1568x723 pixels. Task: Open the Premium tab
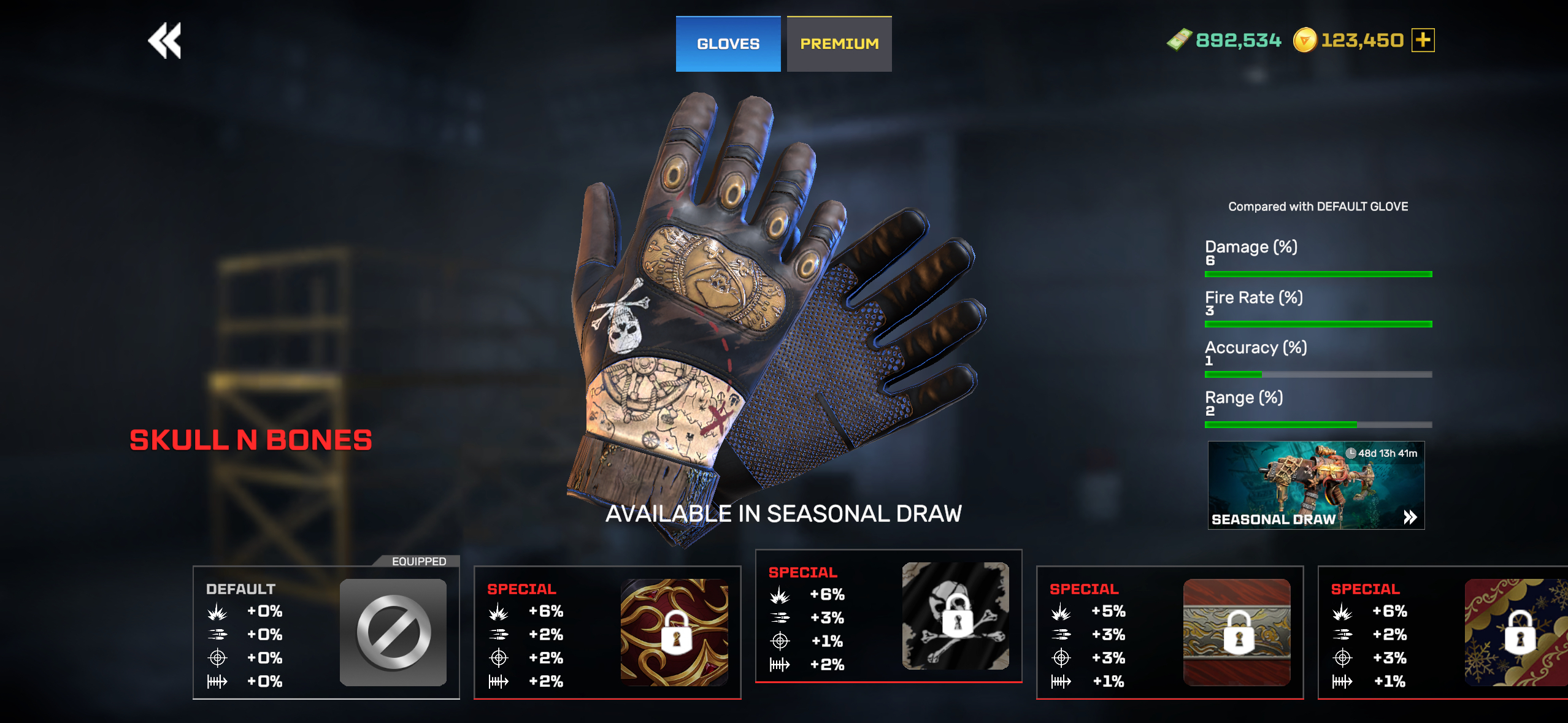839,44
